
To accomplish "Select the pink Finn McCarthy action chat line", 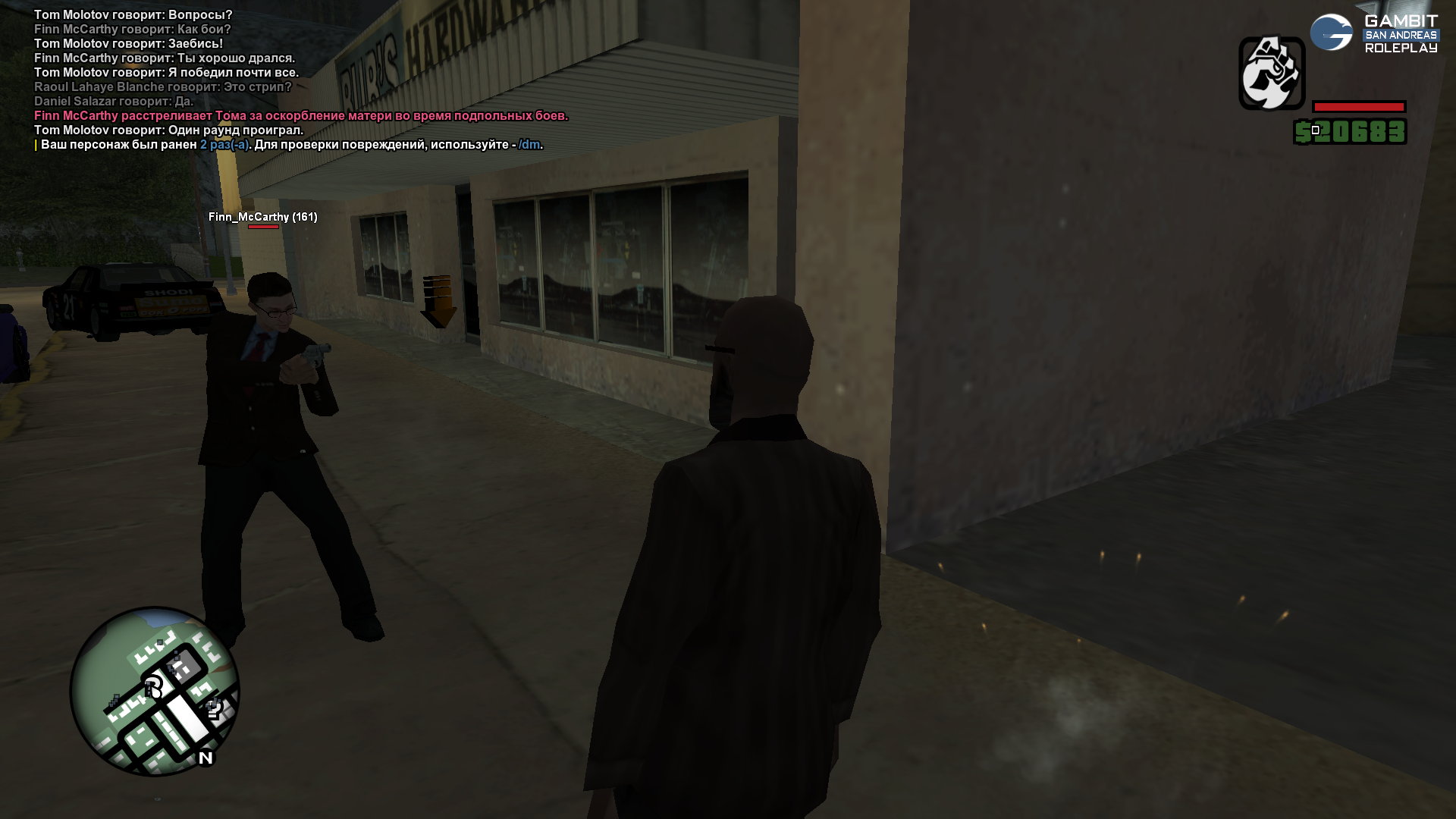I will [300, 116].
